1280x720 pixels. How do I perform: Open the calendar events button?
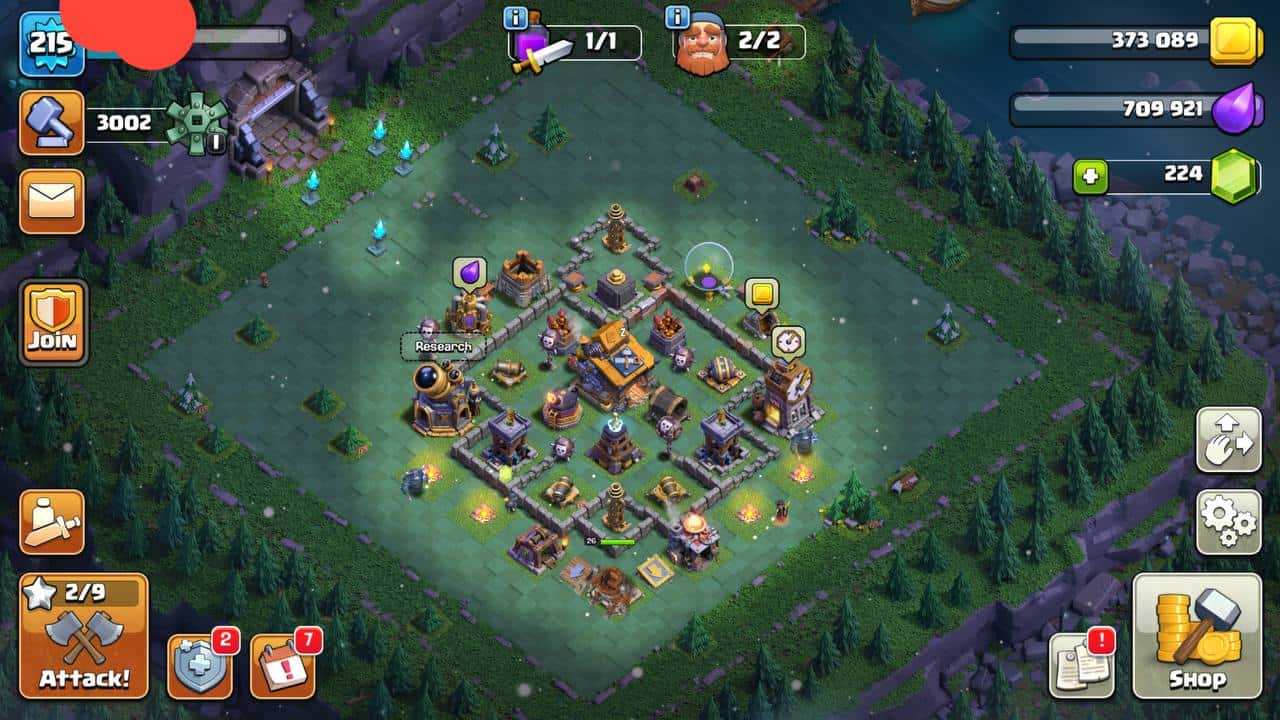pos(282,665)
